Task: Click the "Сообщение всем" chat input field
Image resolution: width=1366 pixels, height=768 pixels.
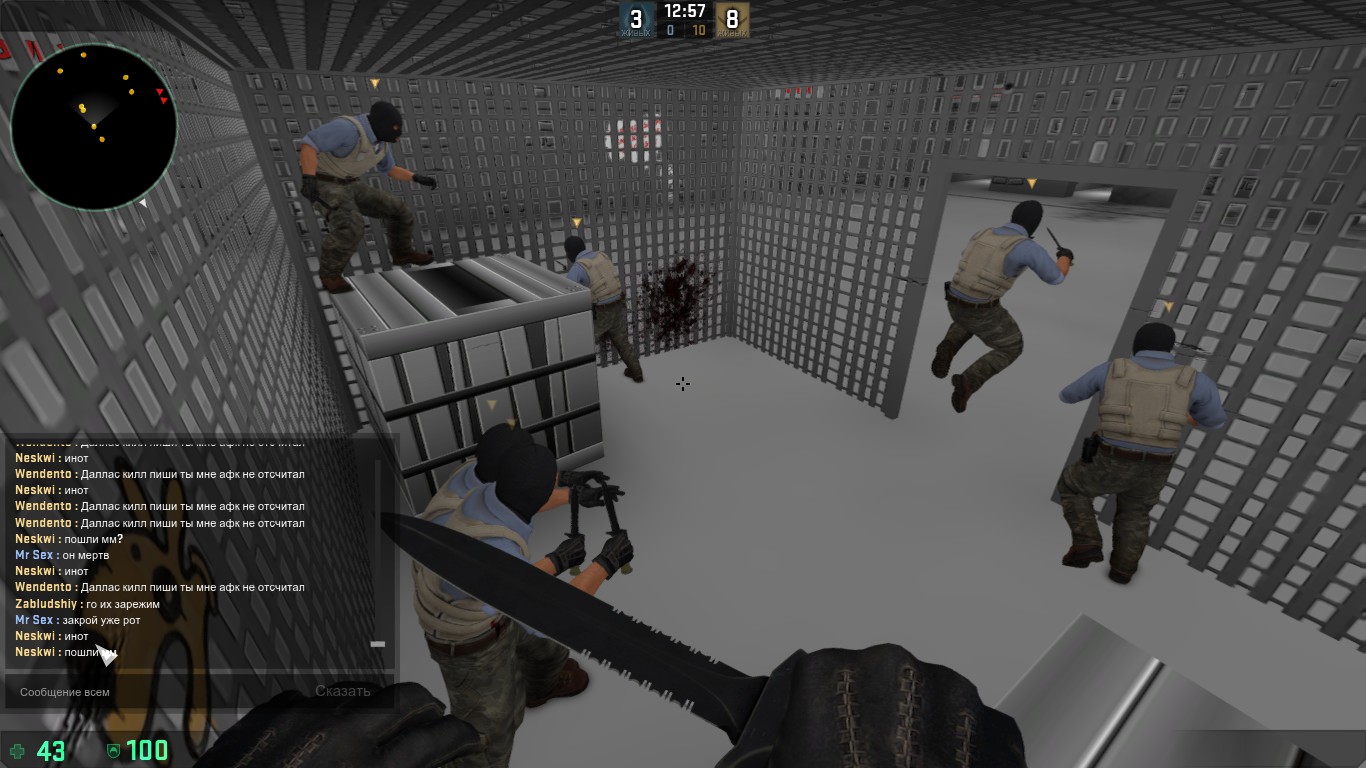Action: [x=150, y=691]
